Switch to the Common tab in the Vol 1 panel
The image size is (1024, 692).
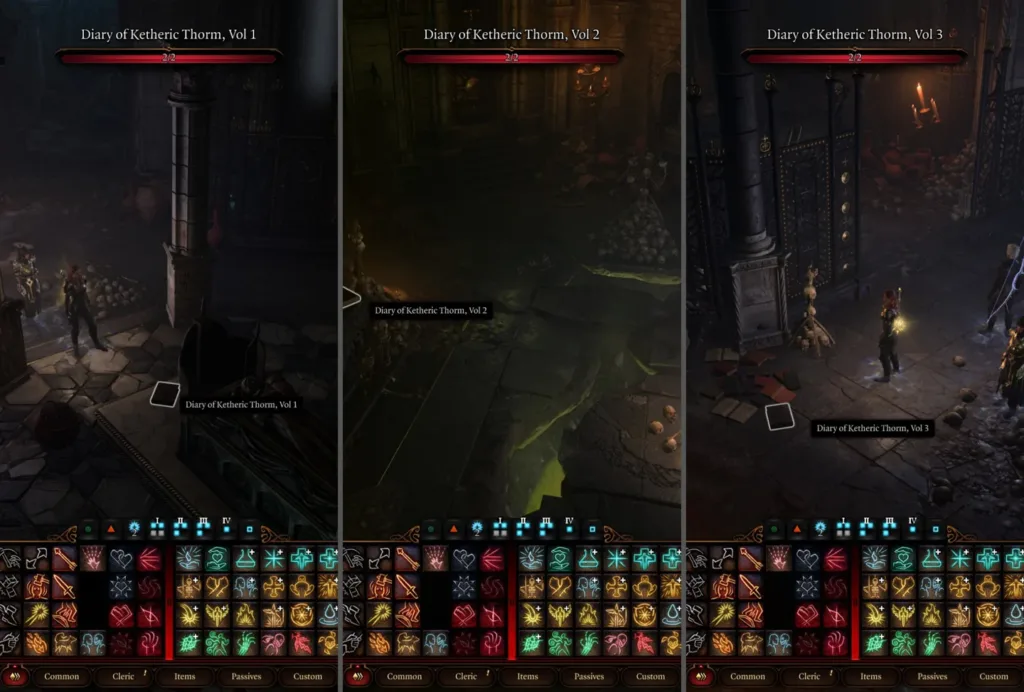pos(62,677)
